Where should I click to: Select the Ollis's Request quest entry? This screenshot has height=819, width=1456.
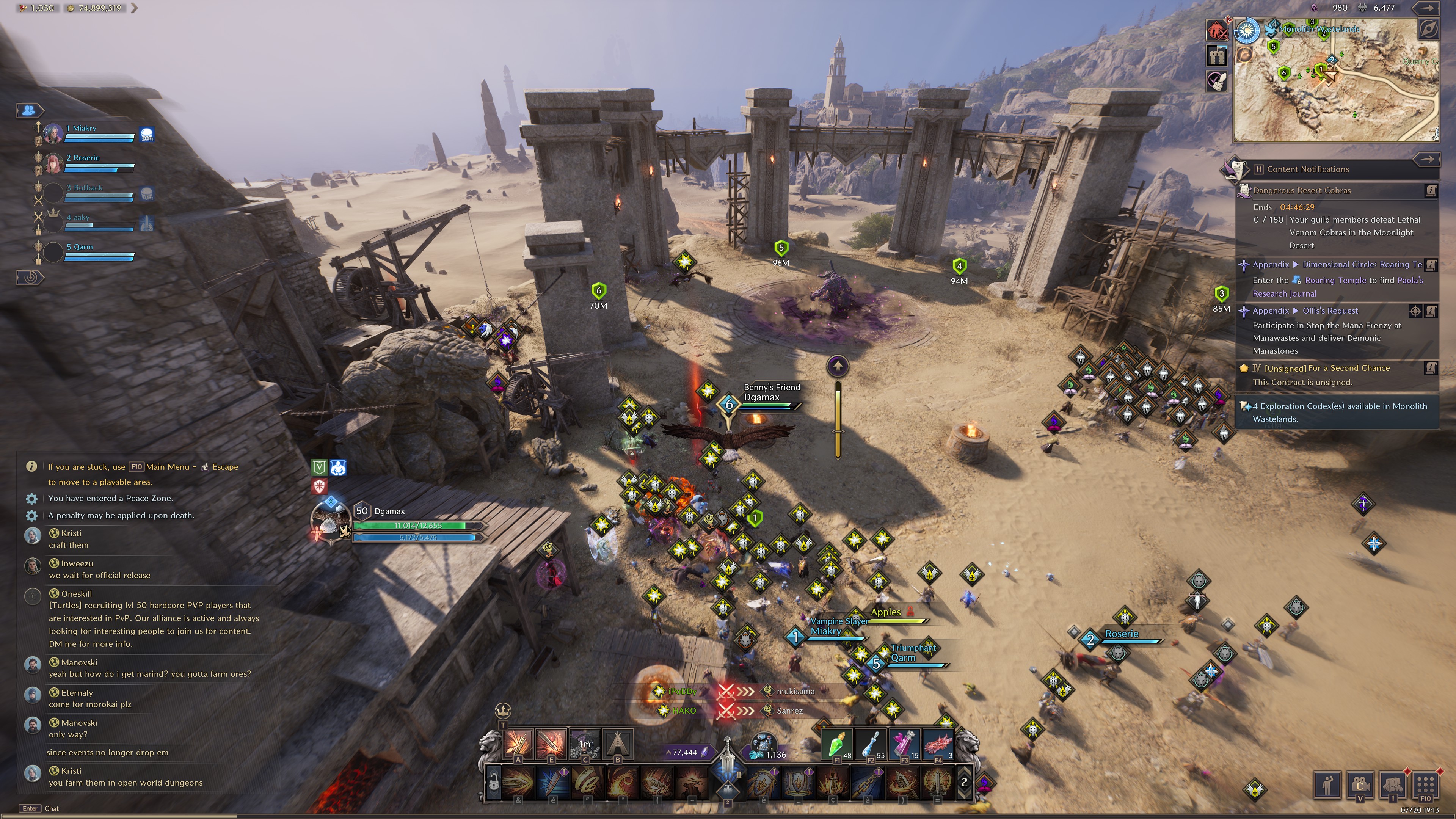click(x=1330, y=311)
